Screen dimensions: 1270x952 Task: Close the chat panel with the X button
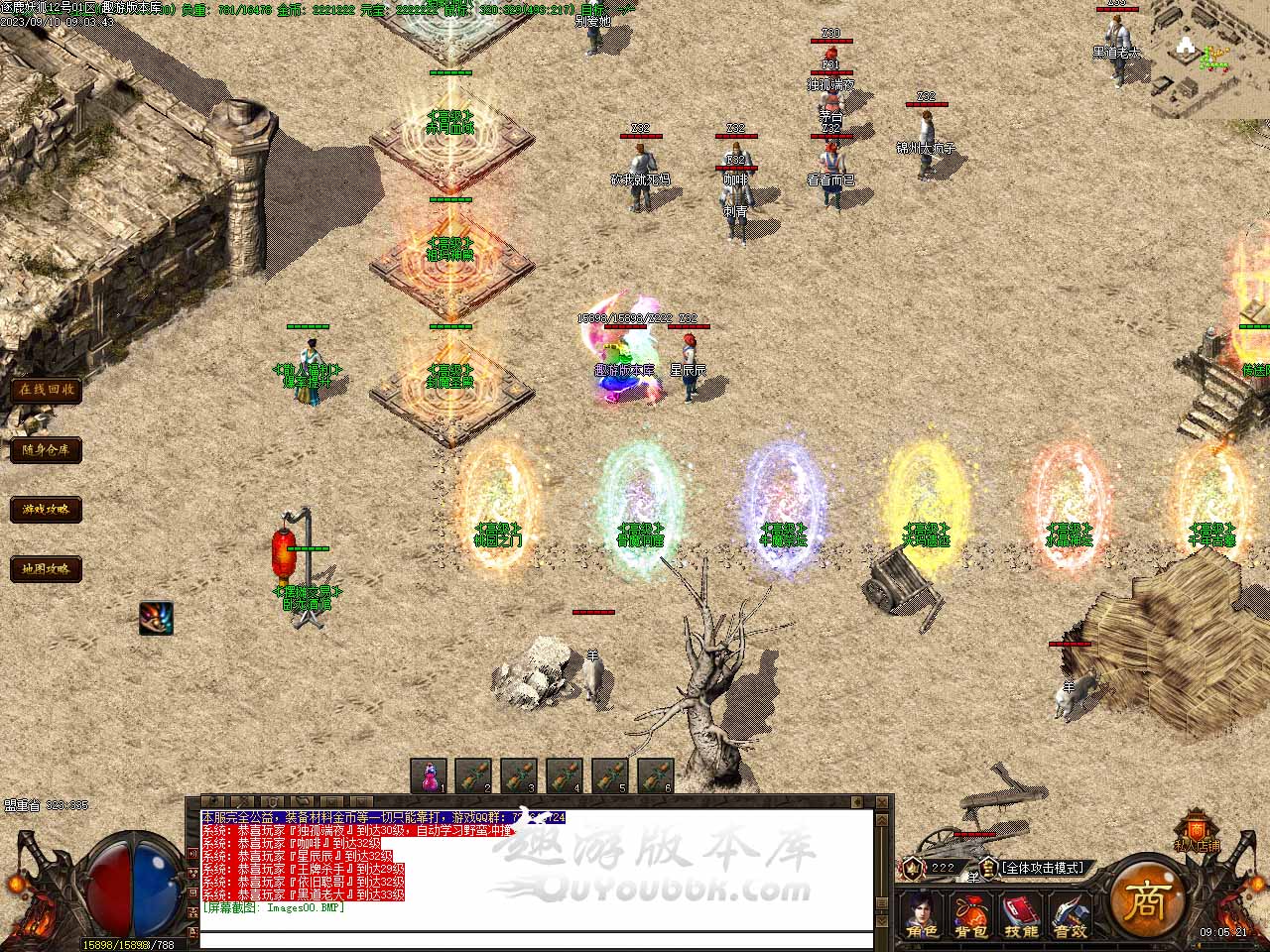pyautogui.click(x=882, y=801)
